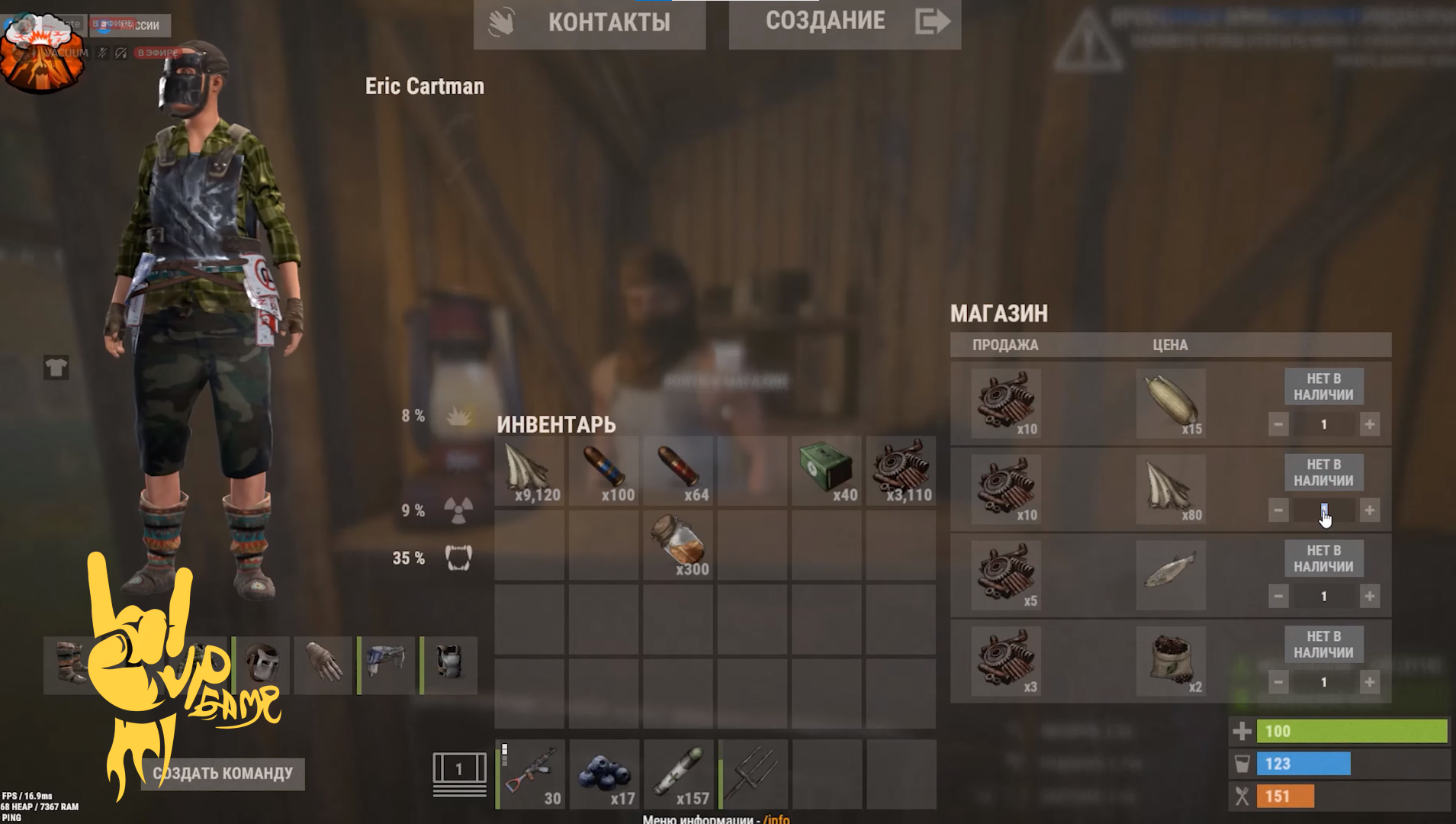
Task: Choose the blueberries in the hotbar
Action: click(604, 774)
